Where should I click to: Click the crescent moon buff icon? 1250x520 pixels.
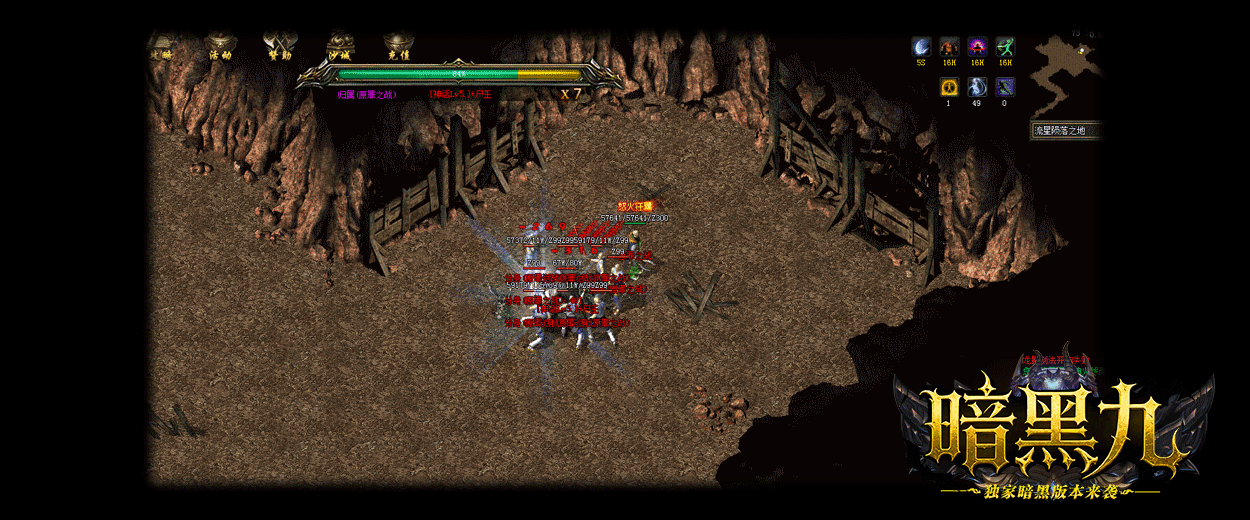(921, 47)
